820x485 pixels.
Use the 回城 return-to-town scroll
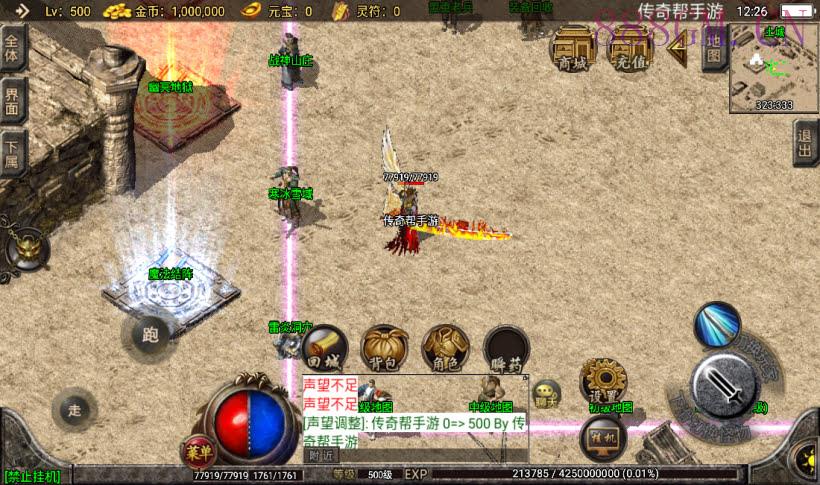pyautogui.click(x=322, y=347)
